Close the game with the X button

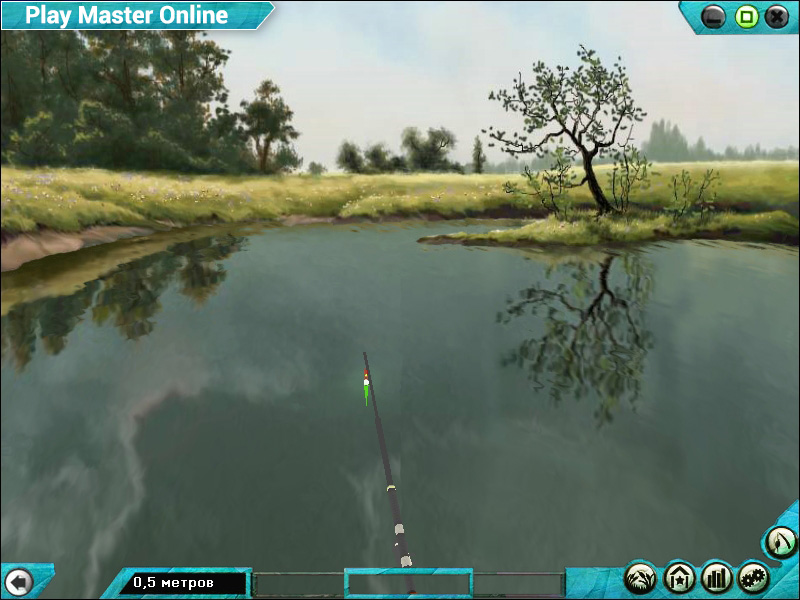pos(777,17)
